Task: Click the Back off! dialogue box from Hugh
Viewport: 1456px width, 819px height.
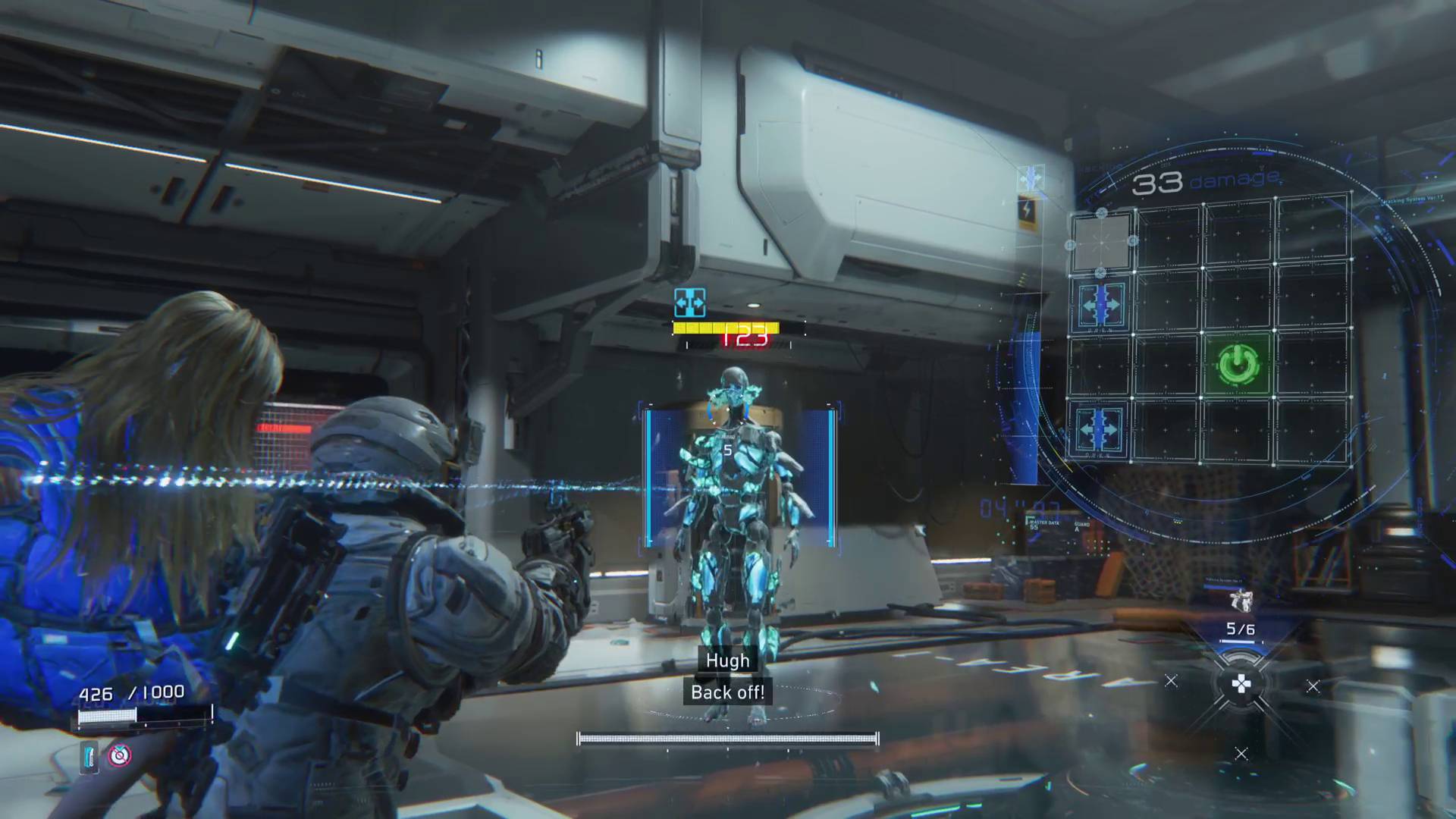Action: coord(726,692)
